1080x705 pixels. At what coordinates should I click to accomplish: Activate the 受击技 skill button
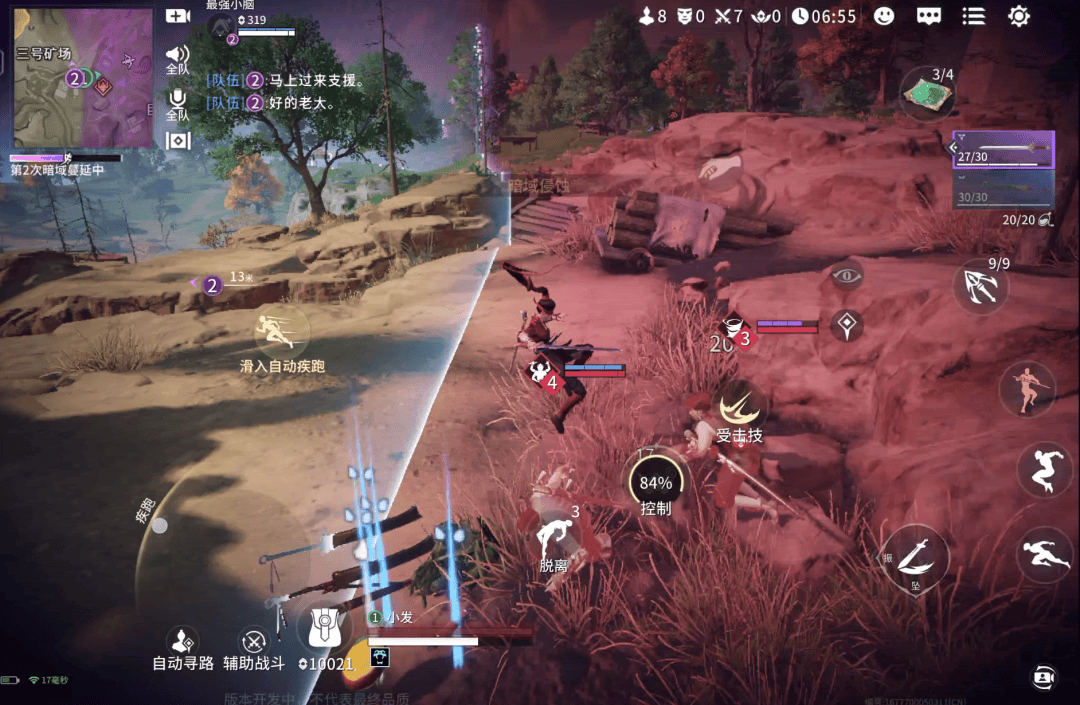click(x=740, y=408)
